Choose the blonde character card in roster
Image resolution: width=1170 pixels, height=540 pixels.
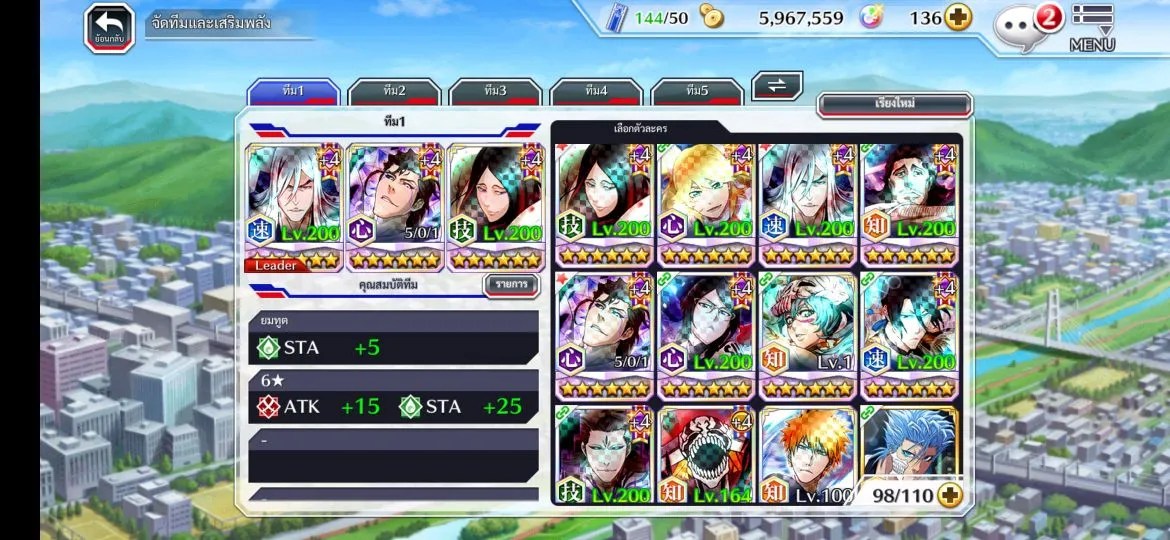pos(706,205)
